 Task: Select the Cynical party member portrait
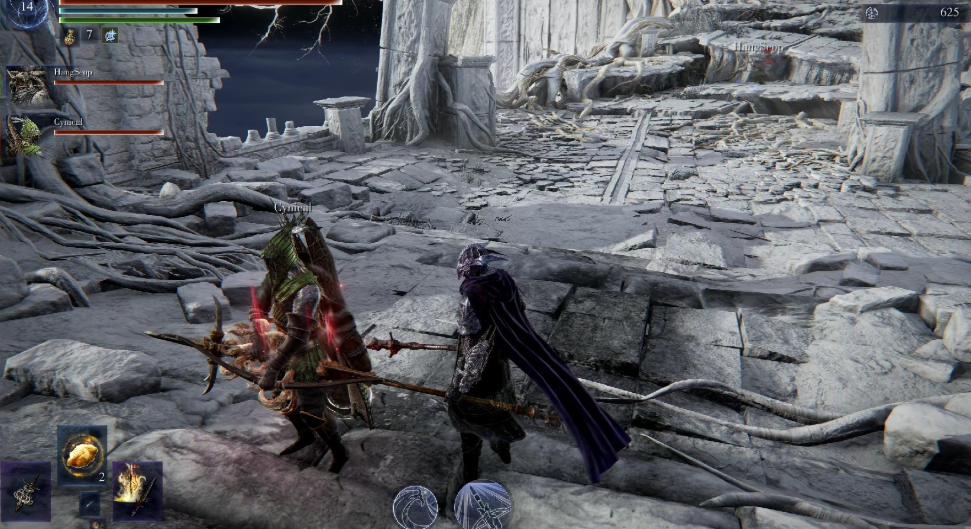pyautogui.click(x=25, y=136)
